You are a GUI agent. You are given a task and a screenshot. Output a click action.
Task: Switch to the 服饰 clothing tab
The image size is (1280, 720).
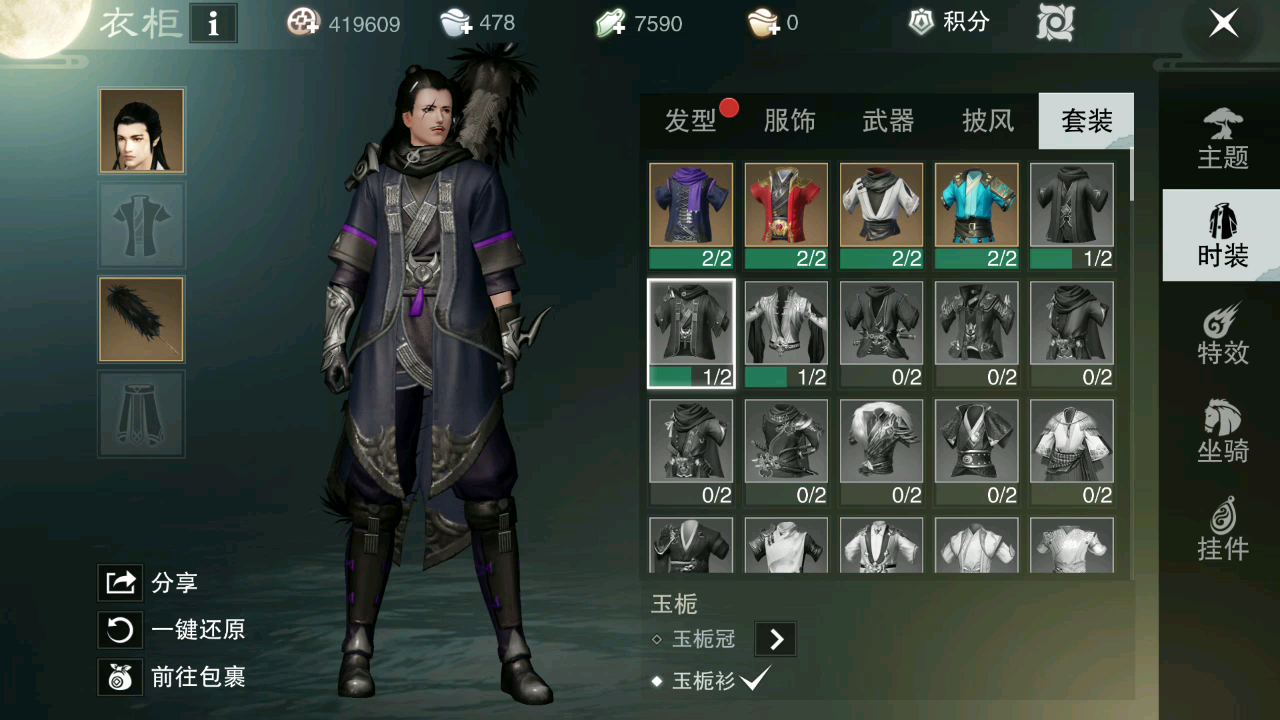pyautogui.click(x=789, y=121)
